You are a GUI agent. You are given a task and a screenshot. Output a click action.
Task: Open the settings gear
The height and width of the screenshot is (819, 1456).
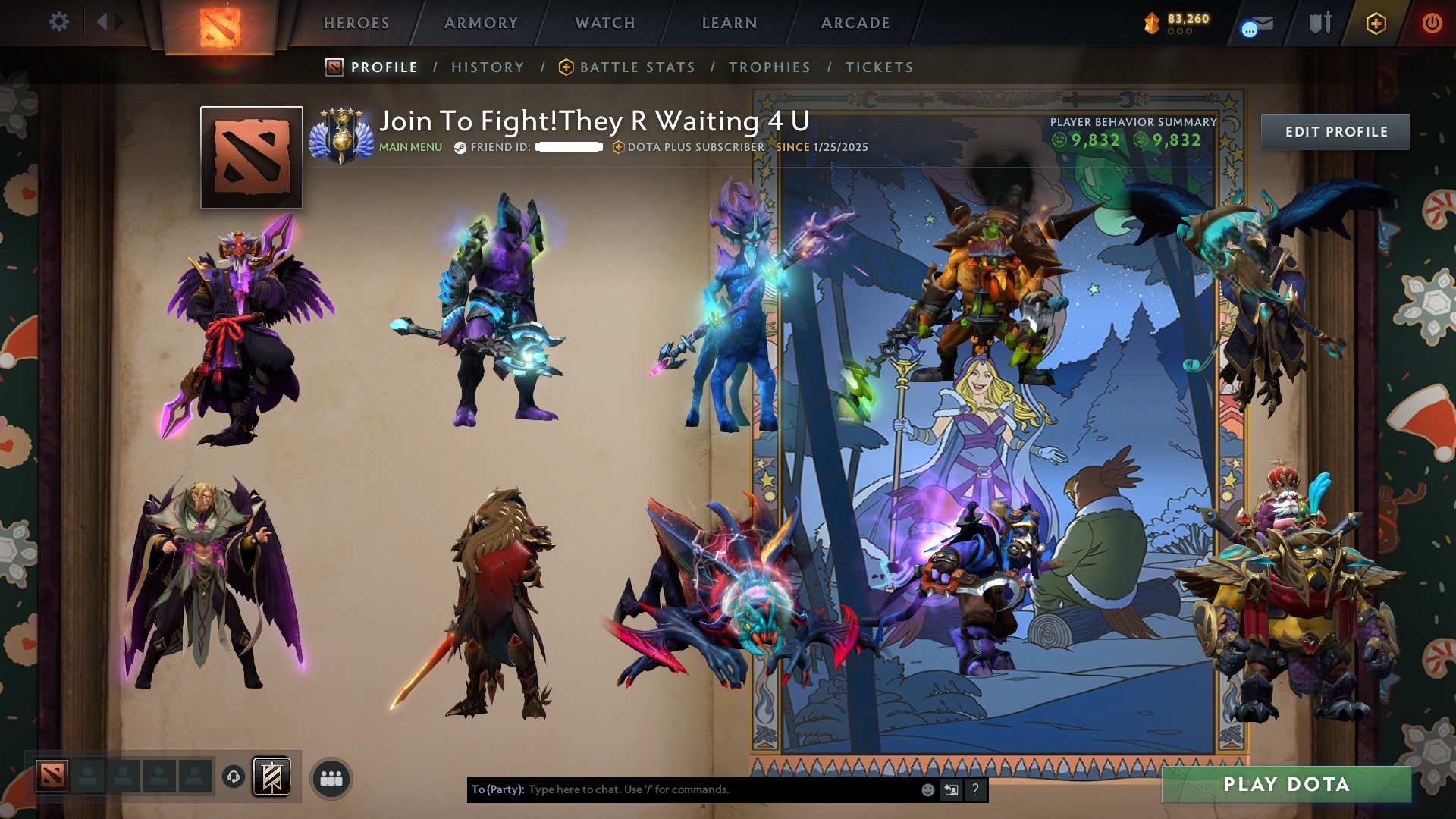[x=59, y=22]
